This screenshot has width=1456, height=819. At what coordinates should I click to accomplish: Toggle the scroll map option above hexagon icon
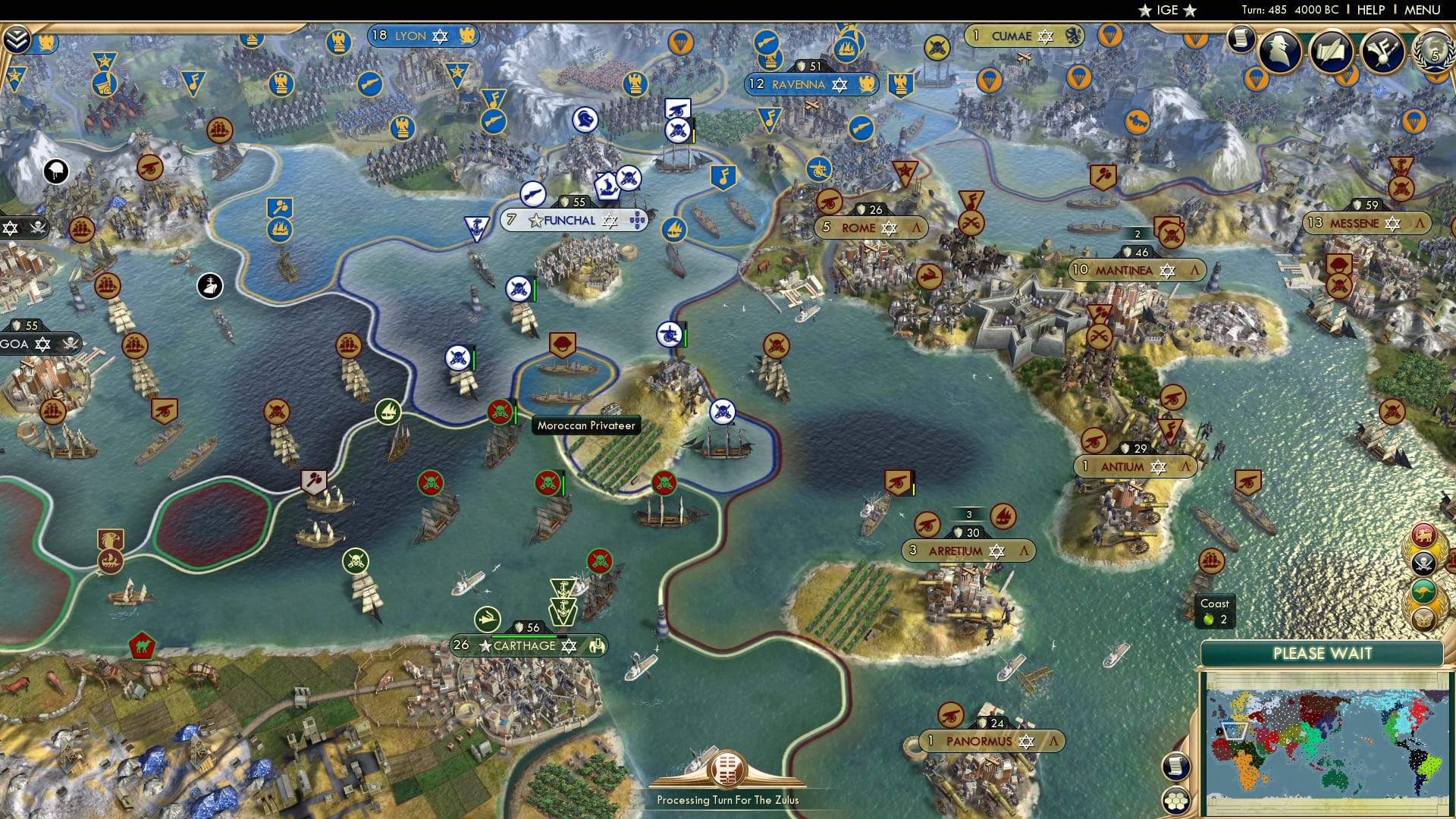click(1175, 766)
